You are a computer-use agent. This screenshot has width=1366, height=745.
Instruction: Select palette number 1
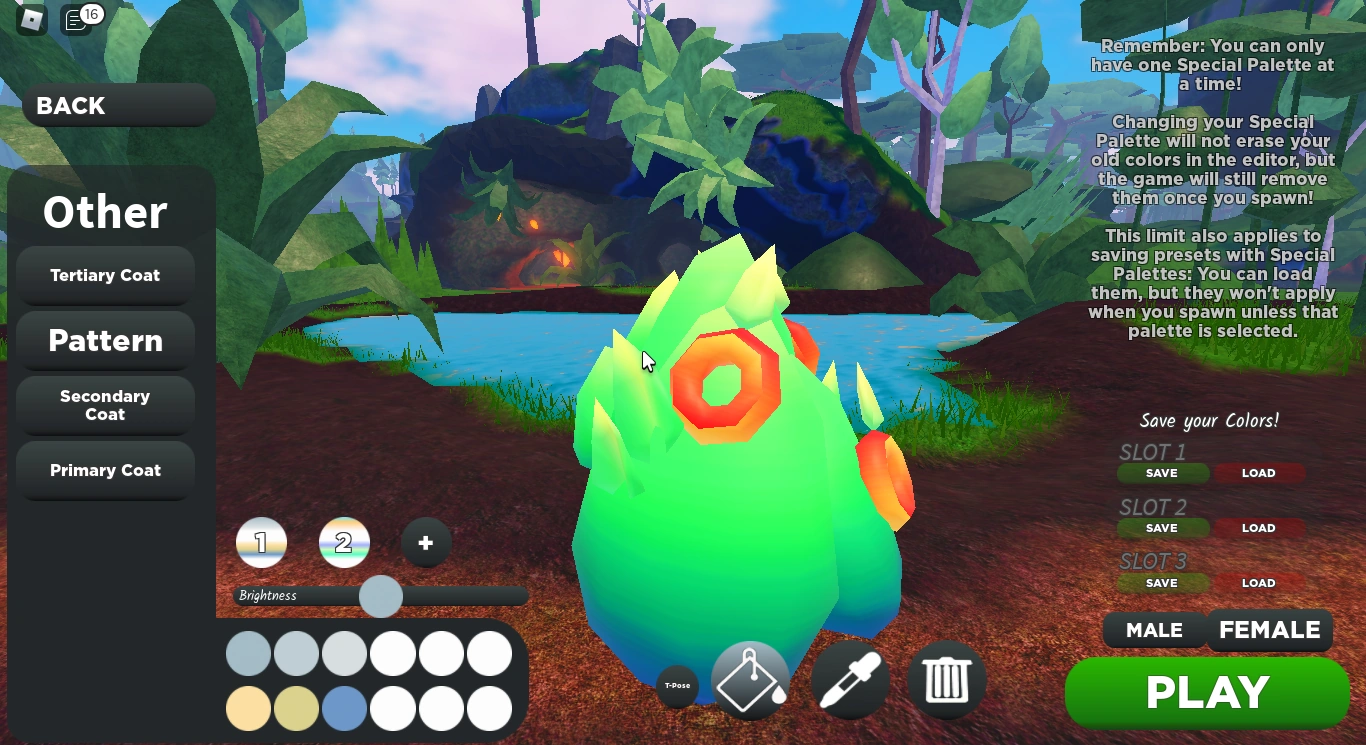[x=262, y=542]
